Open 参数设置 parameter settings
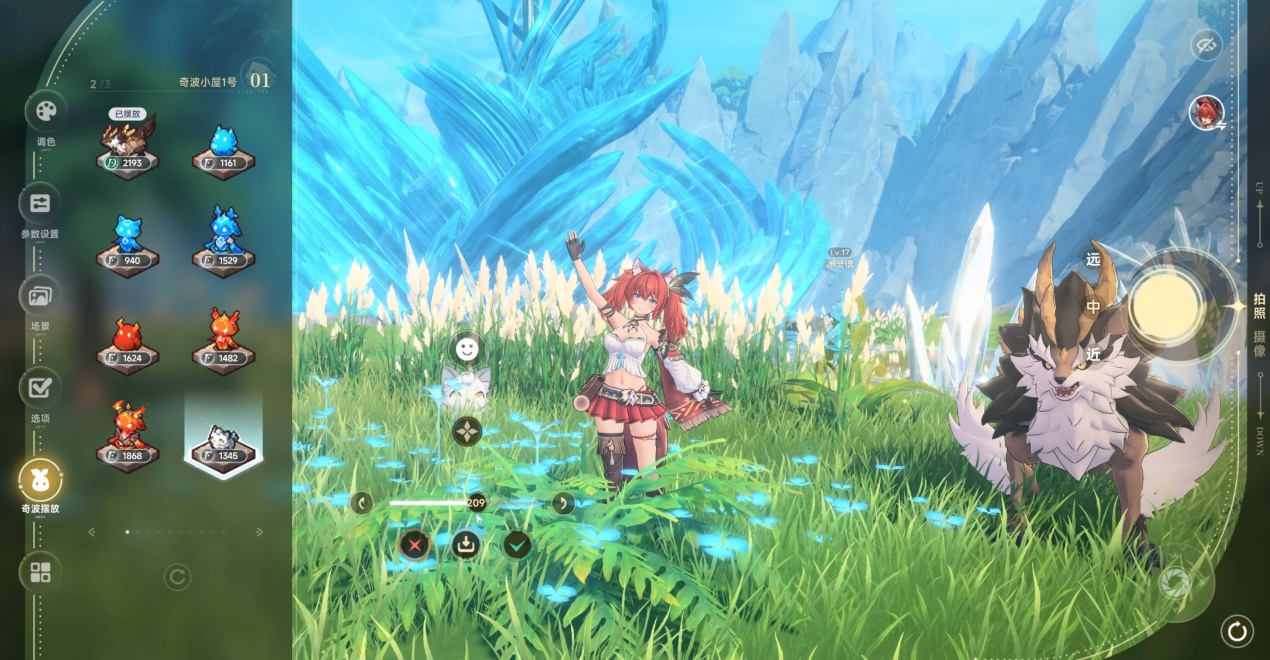Image resolution: width=1270 pixels, height=660 pixels. point(40,203)
